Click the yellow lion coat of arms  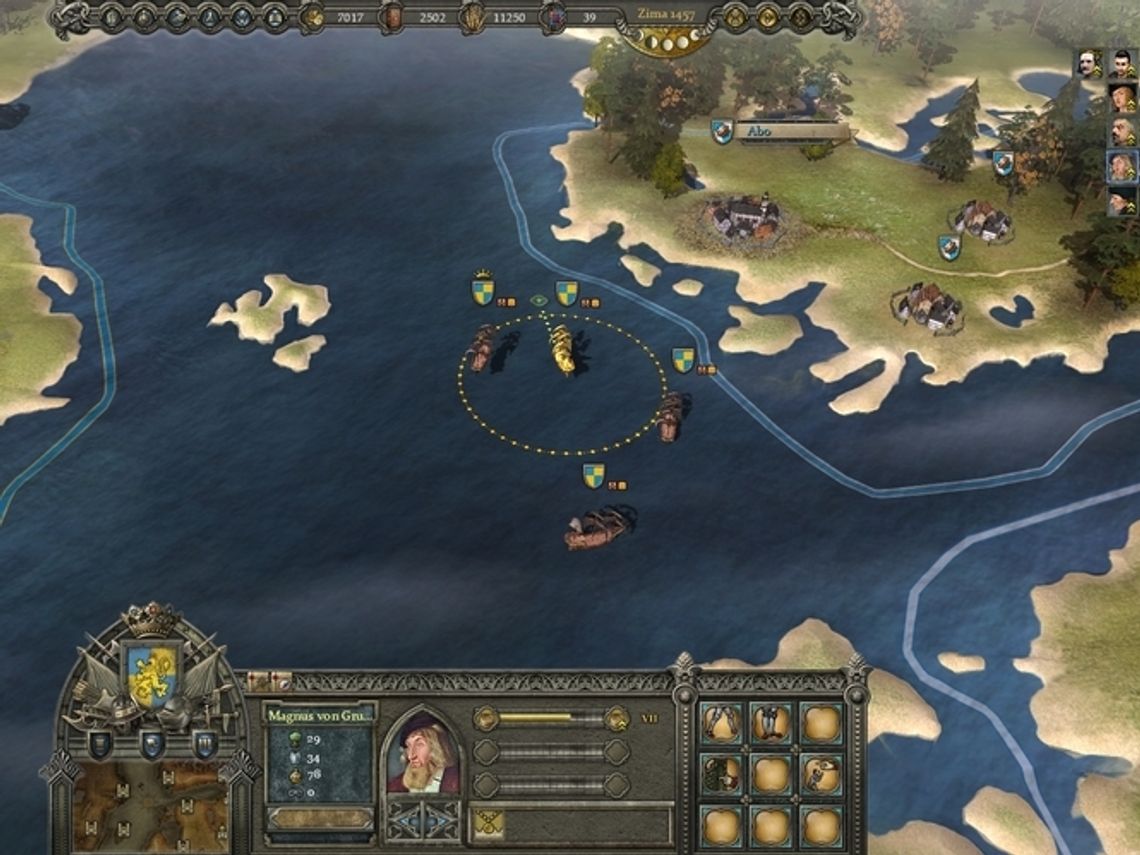coord(152,674)
